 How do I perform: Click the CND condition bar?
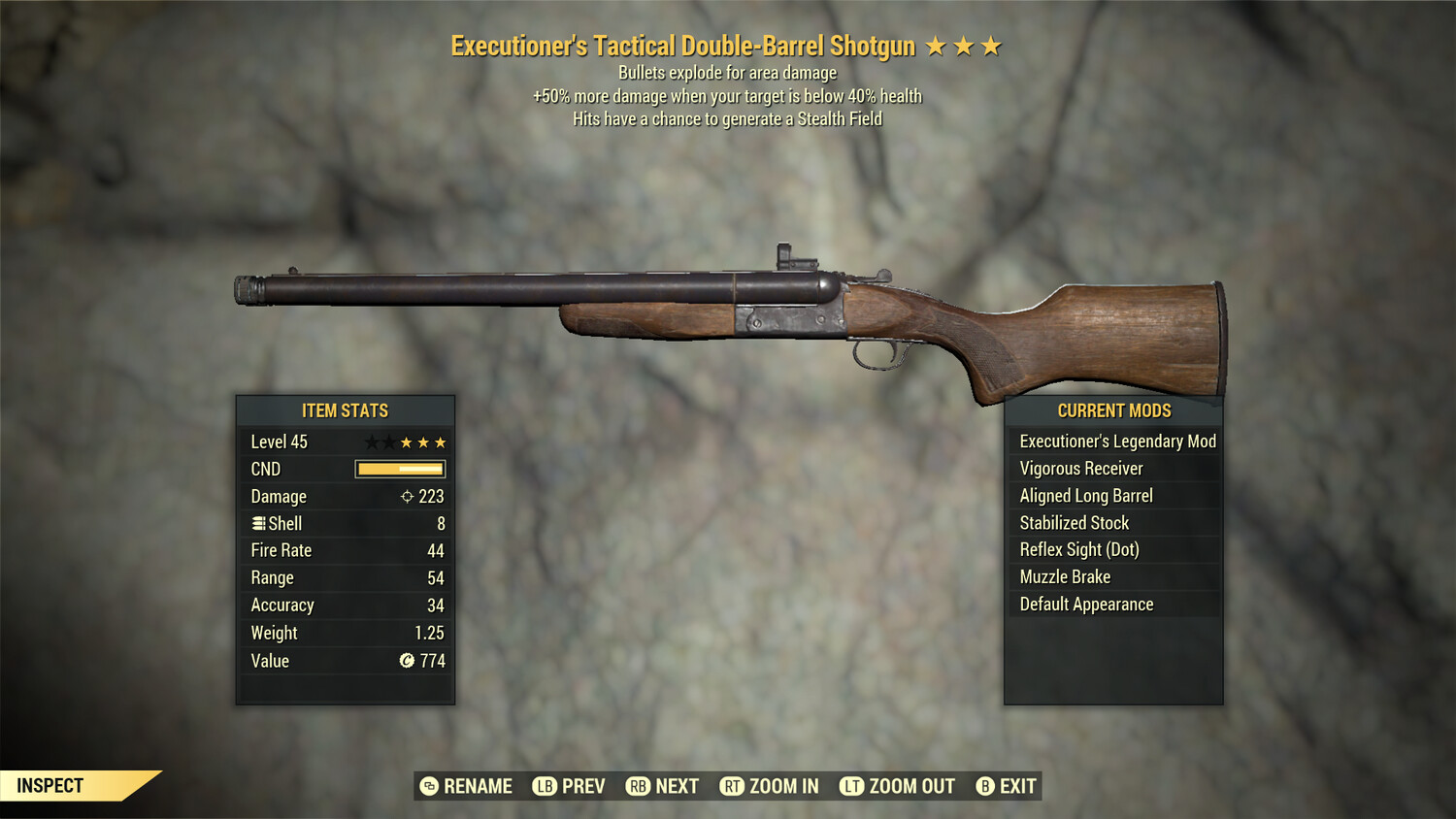pos(398,469)
